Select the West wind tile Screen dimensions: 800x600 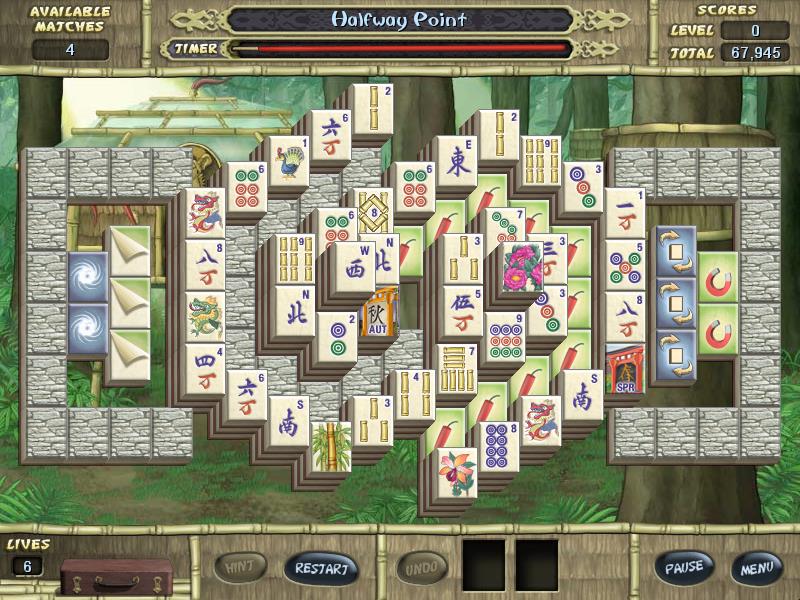355,270
